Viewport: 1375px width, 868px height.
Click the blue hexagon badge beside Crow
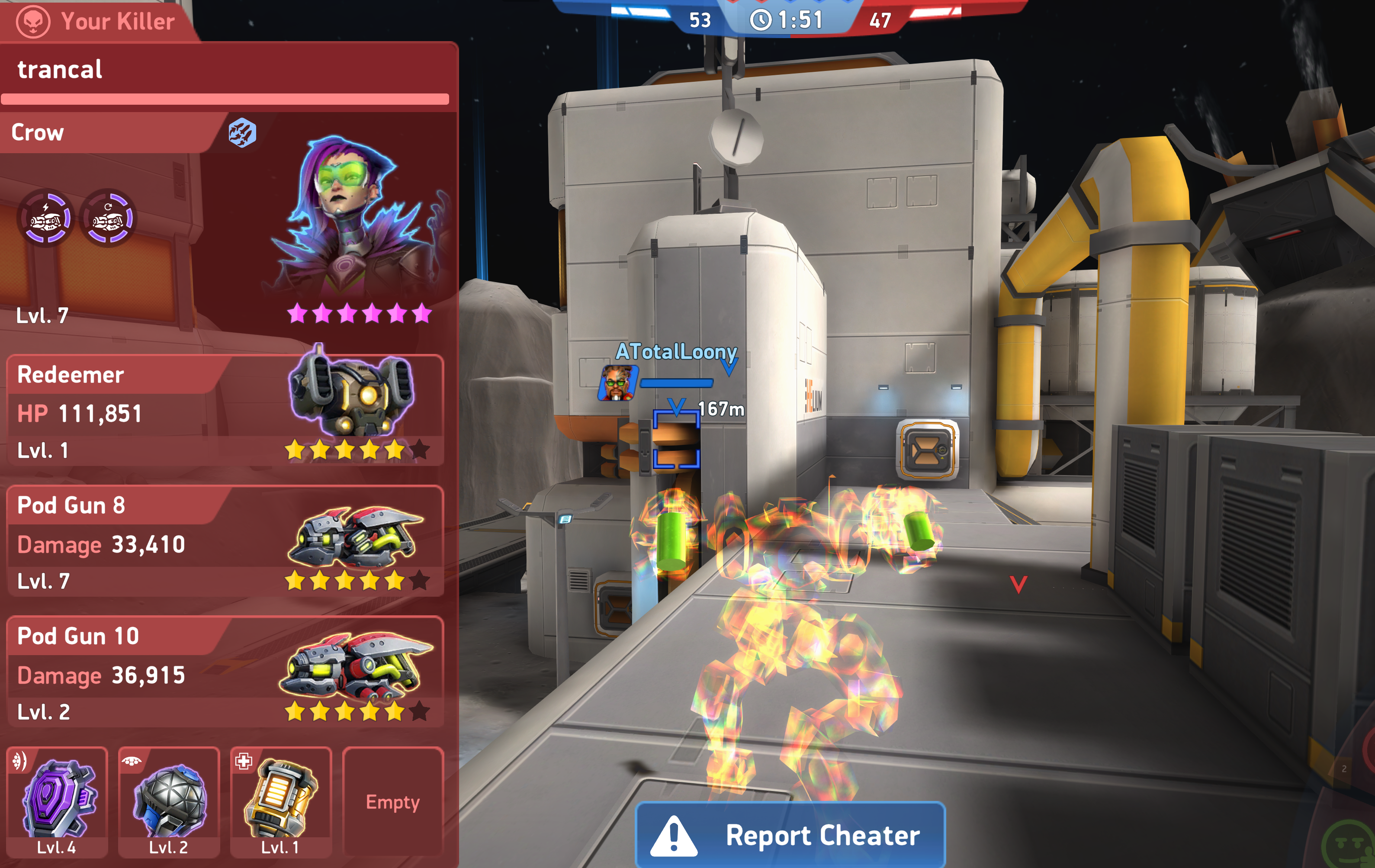[243, 133]
